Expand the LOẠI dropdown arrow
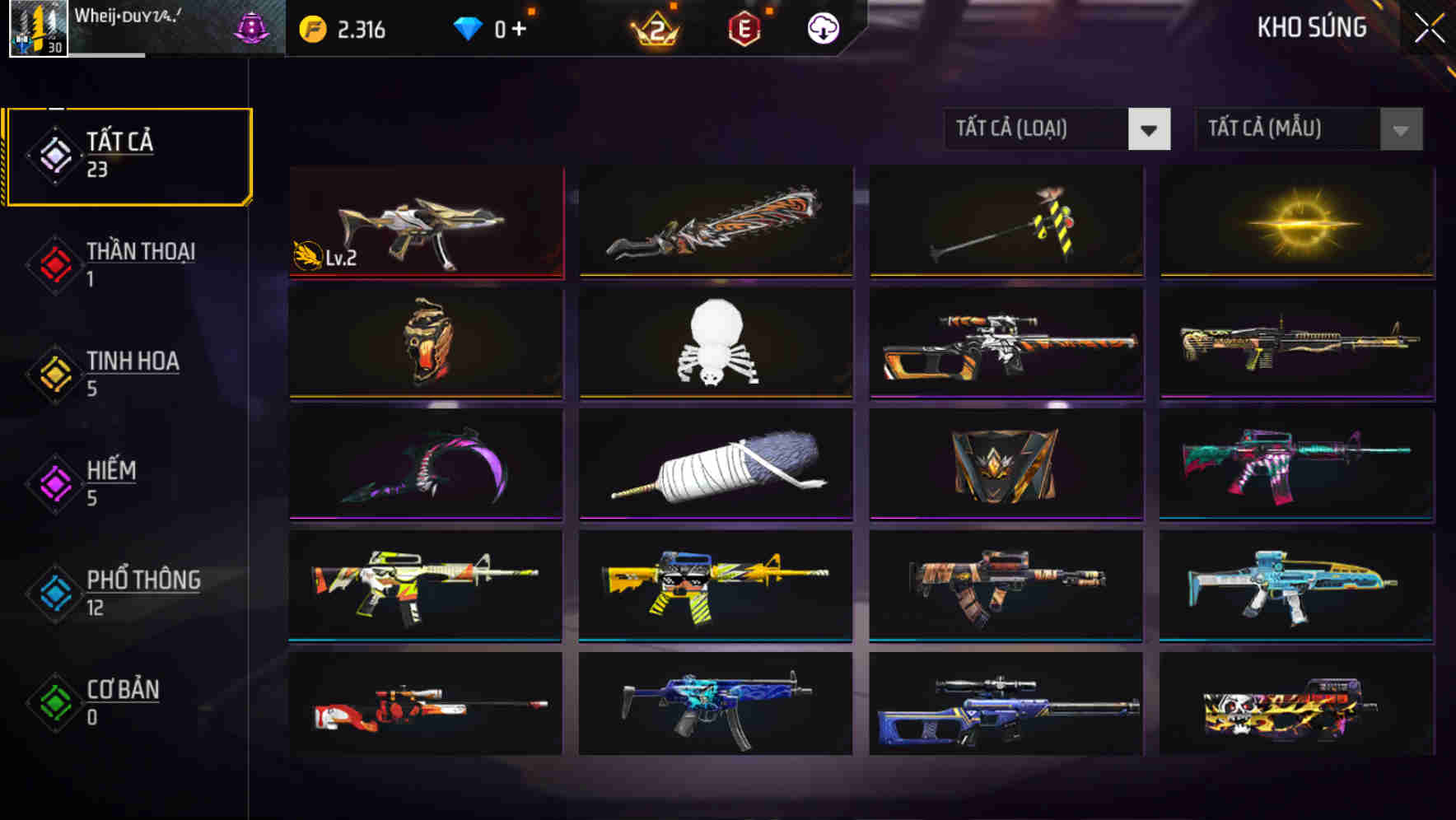This screenshot has width=1456, height=820. [x=1150, y=129]
